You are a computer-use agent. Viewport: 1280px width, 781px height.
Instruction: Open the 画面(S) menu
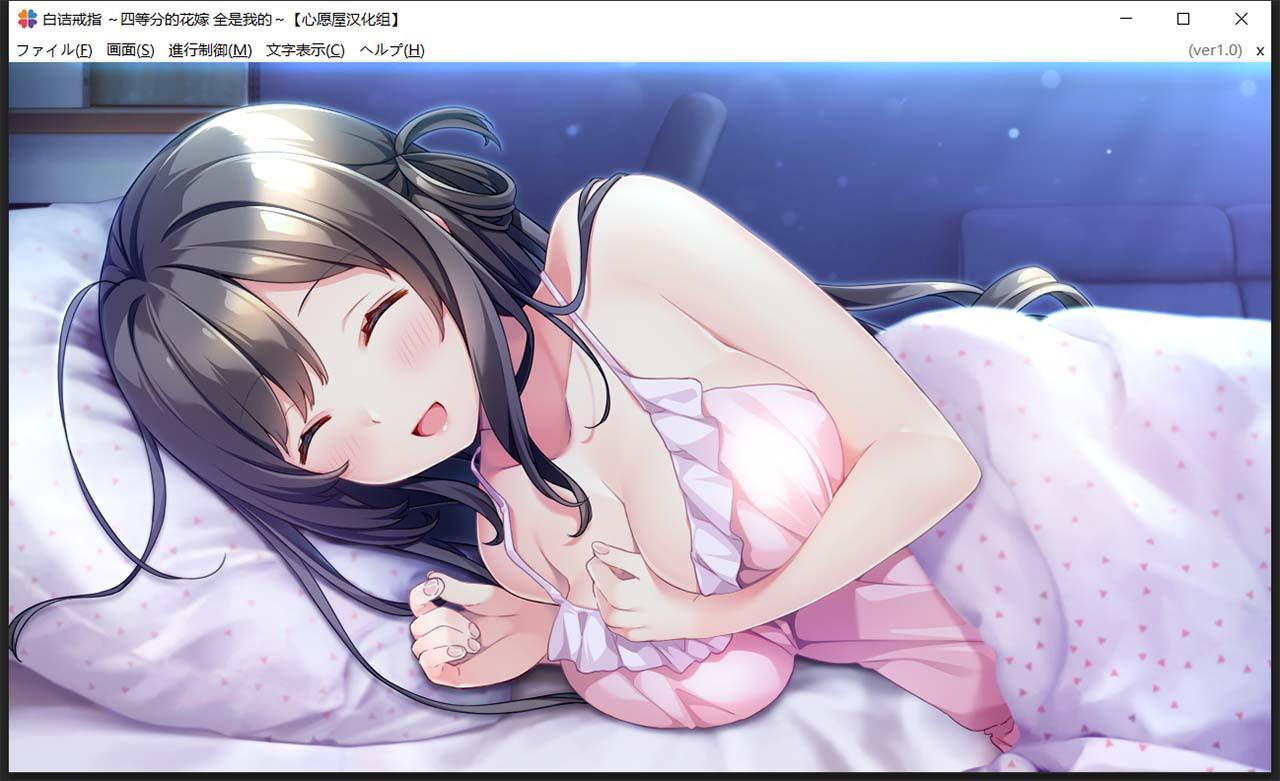tap(131, 49)
